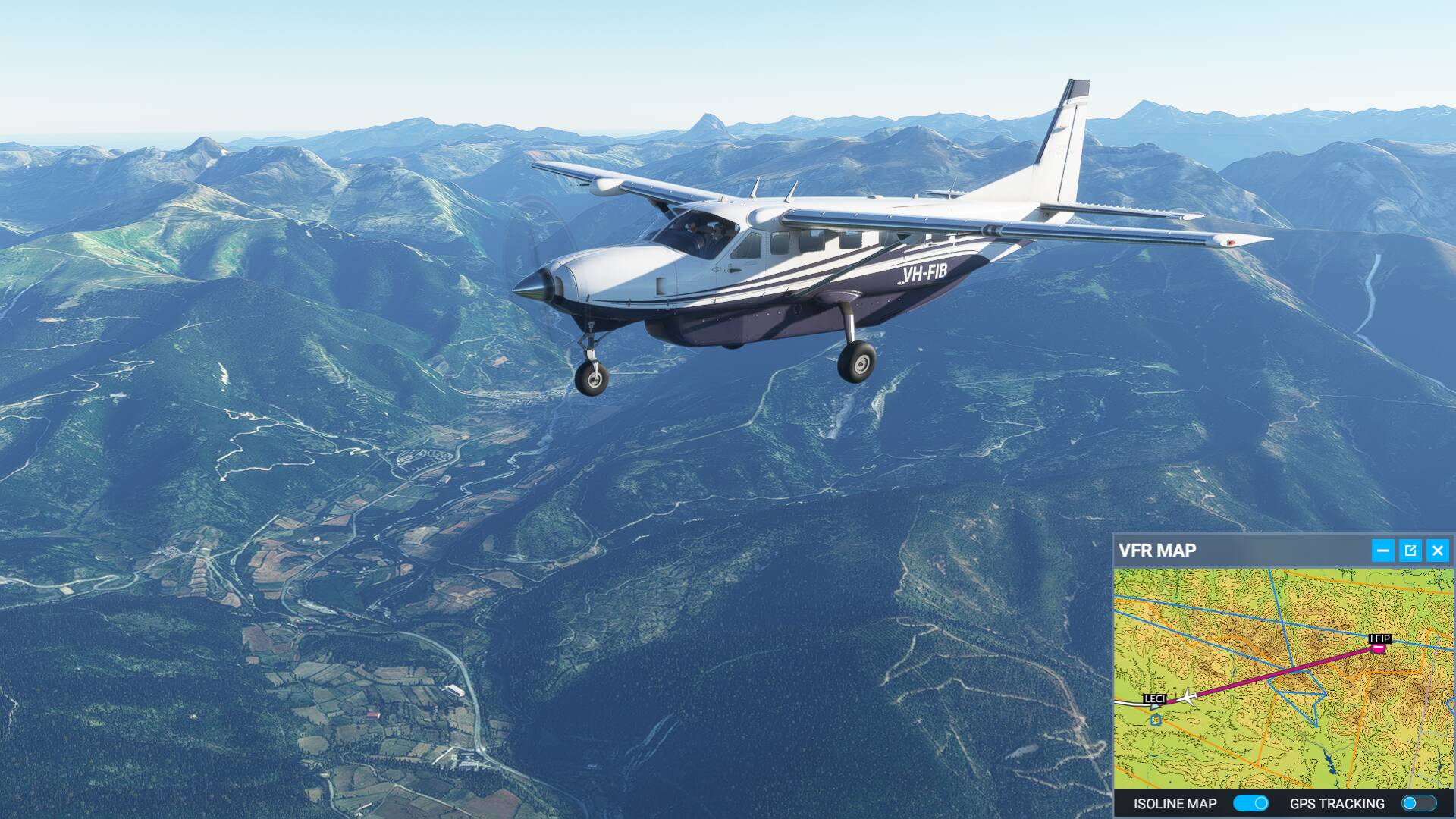Select the LFIP airport marker on map
1456x819 pixels.
(x=1379, y=648)
